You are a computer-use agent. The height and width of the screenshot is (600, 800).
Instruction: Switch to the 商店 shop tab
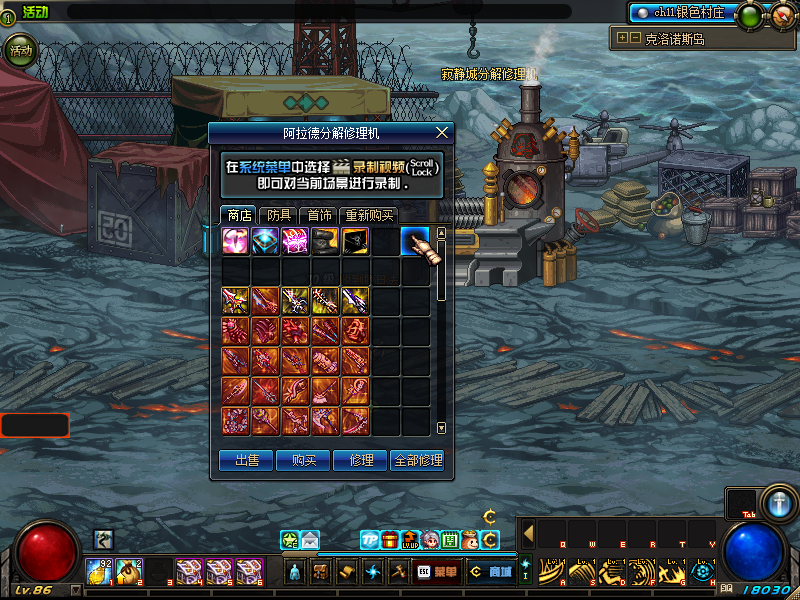point(239,215)
